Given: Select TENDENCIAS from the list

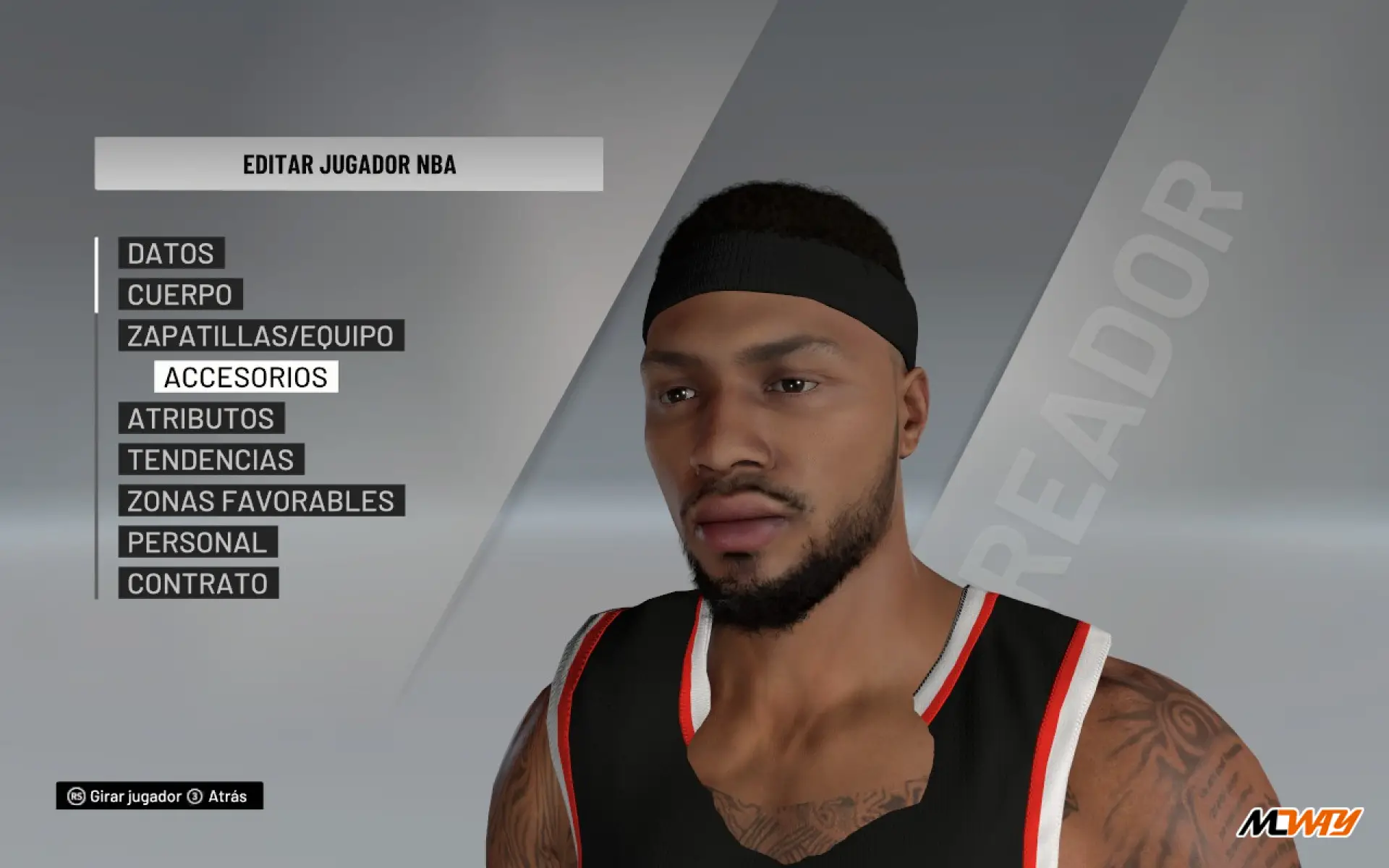Looking at the screenshot, I should [x=211, y=459].
